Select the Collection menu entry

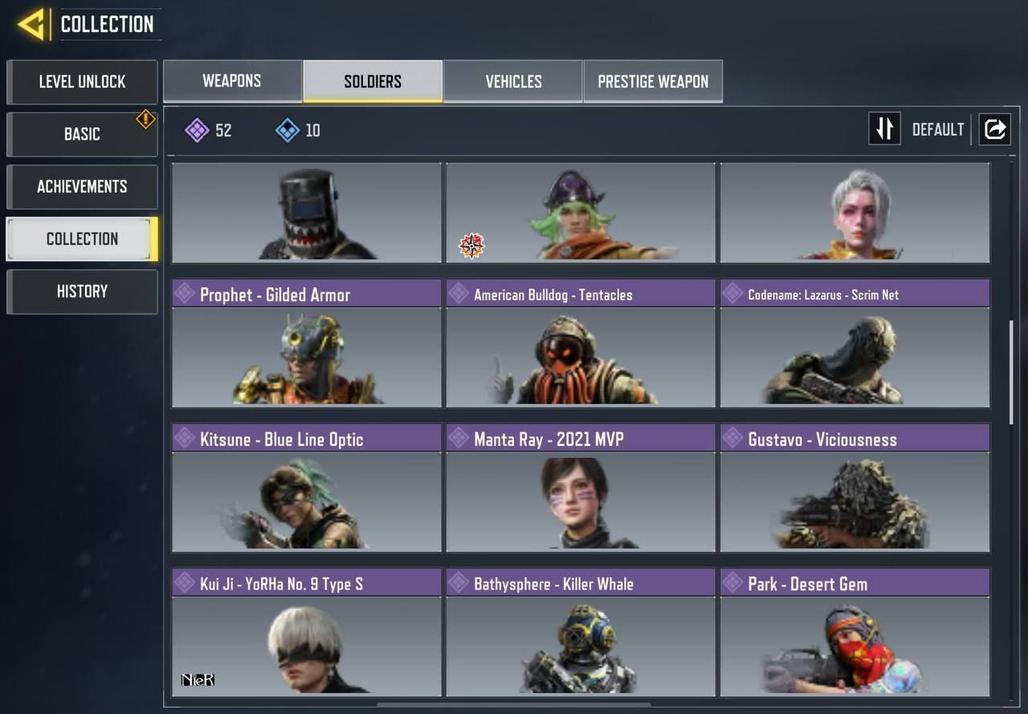82,239
